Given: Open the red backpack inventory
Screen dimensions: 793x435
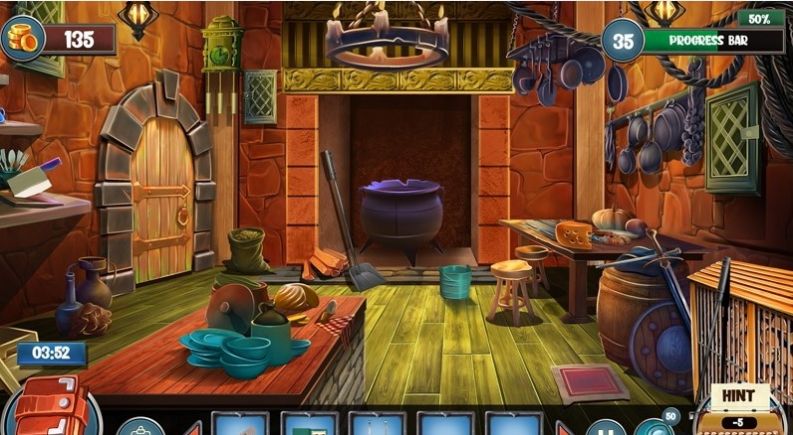Looking at the screenshot, I should point(48,408).
